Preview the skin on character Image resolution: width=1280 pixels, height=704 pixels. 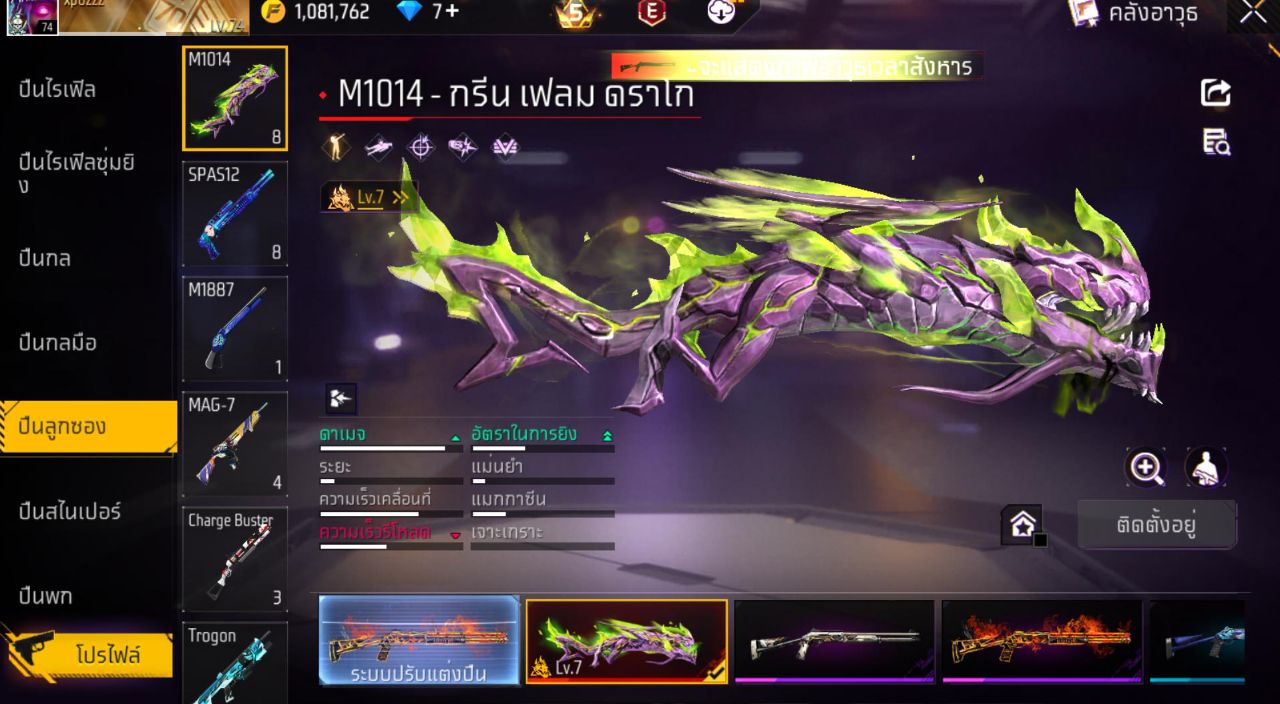(1206, 467)
